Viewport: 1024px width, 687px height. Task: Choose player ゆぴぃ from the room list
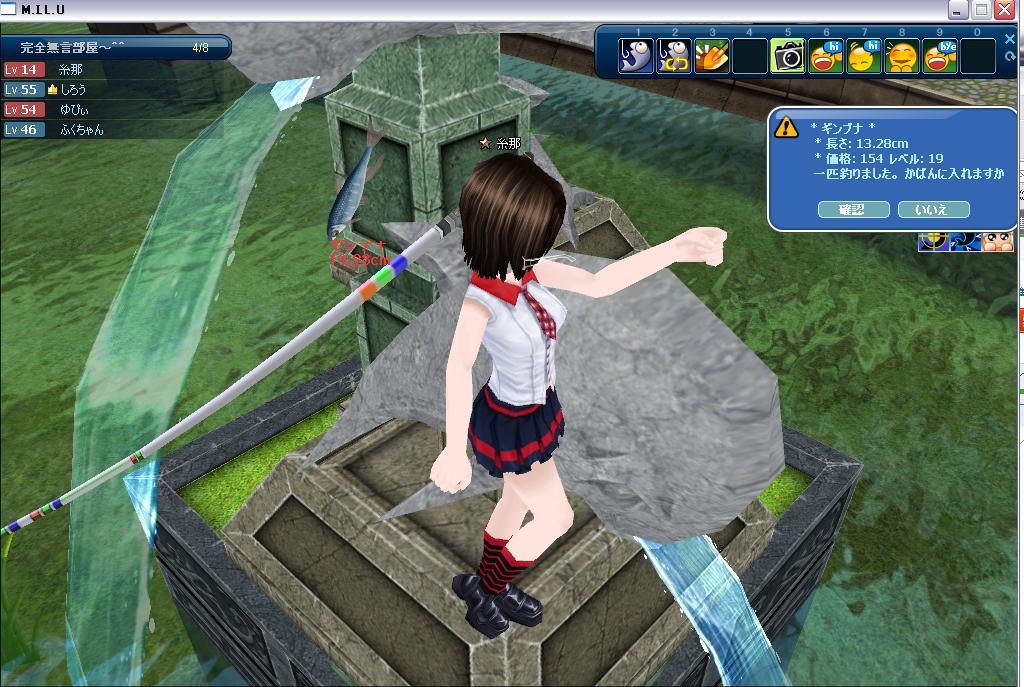tap(73, 110)
